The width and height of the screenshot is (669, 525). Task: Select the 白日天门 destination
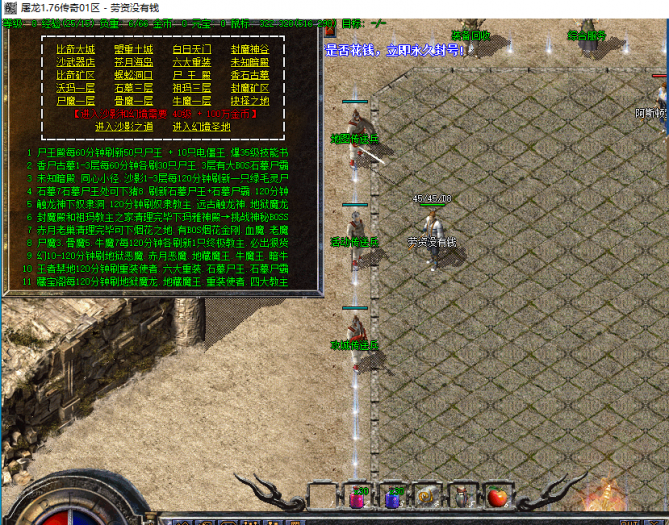coord(192,48)
